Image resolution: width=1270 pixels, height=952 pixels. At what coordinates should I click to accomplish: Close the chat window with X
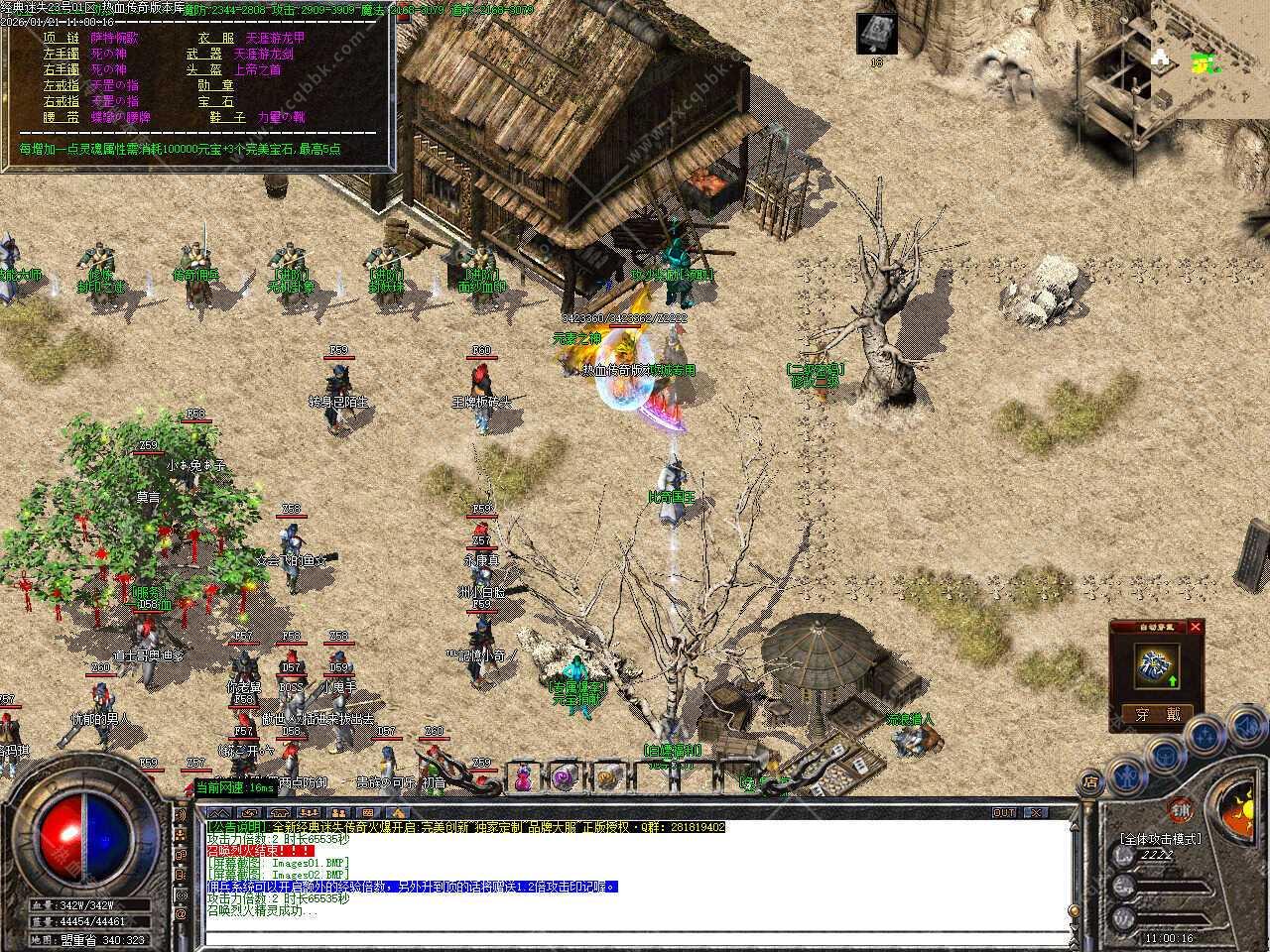(x=1035, y=812)
